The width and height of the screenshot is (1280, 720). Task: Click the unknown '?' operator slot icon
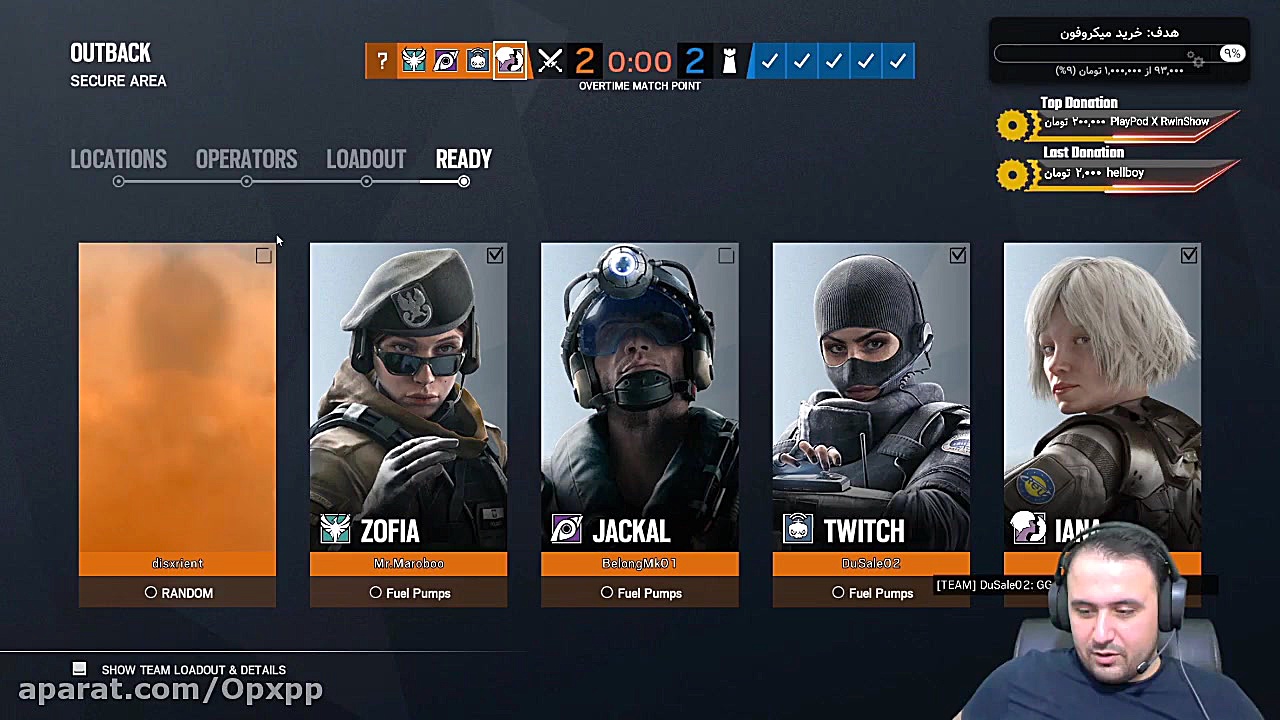[x=382, y=61]
